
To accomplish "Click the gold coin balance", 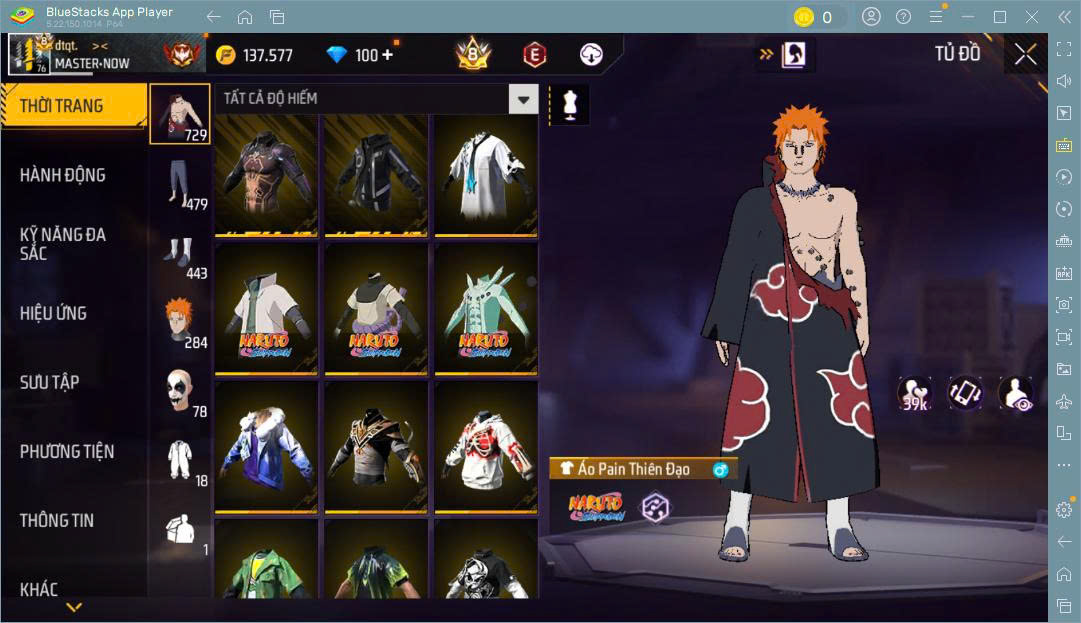I will point(255,55).
